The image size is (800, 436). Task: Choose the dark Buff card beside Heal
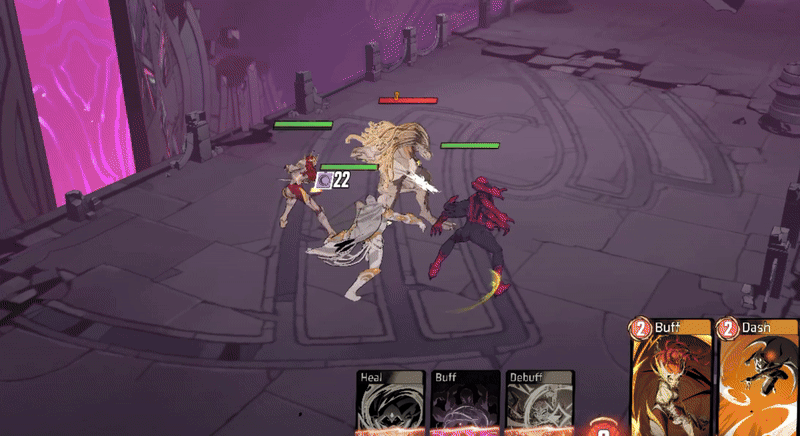click(466, 403)
